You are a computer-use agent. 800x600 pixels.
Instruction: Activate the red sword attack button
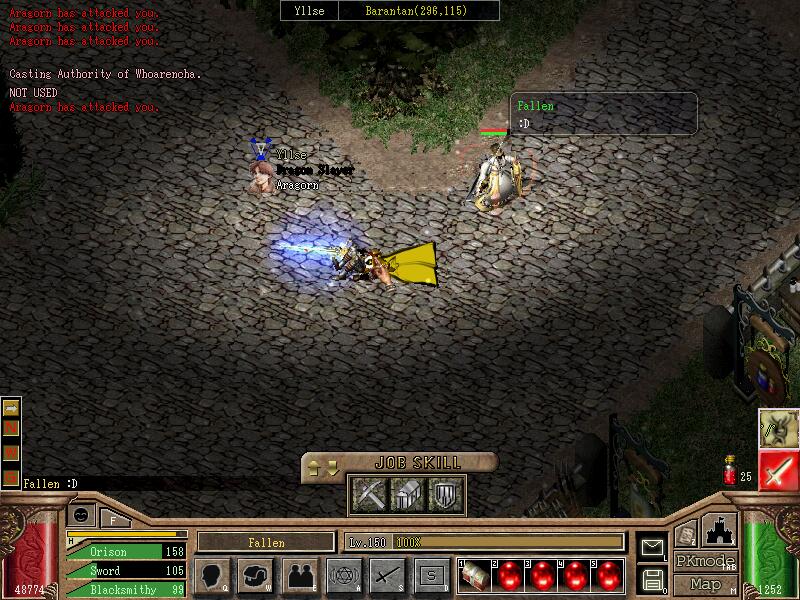coord(778,471)
